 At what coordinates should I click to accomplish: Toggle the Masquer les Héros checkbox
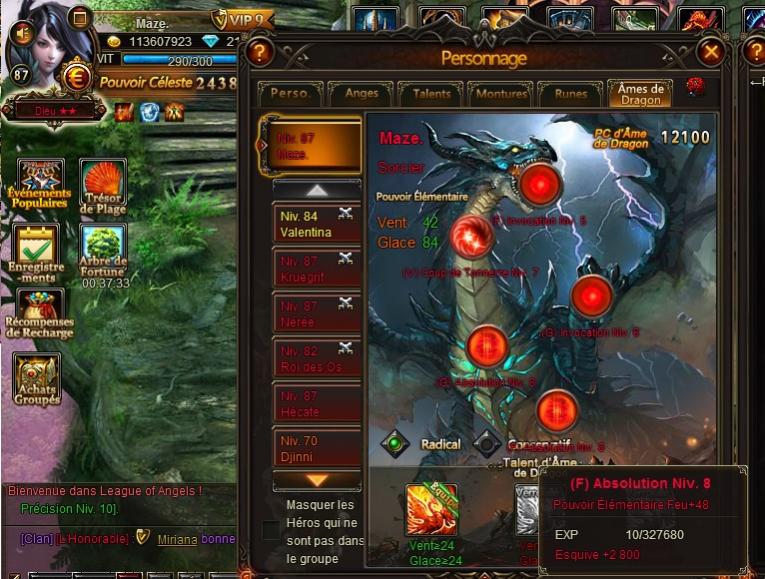point(271,529)
